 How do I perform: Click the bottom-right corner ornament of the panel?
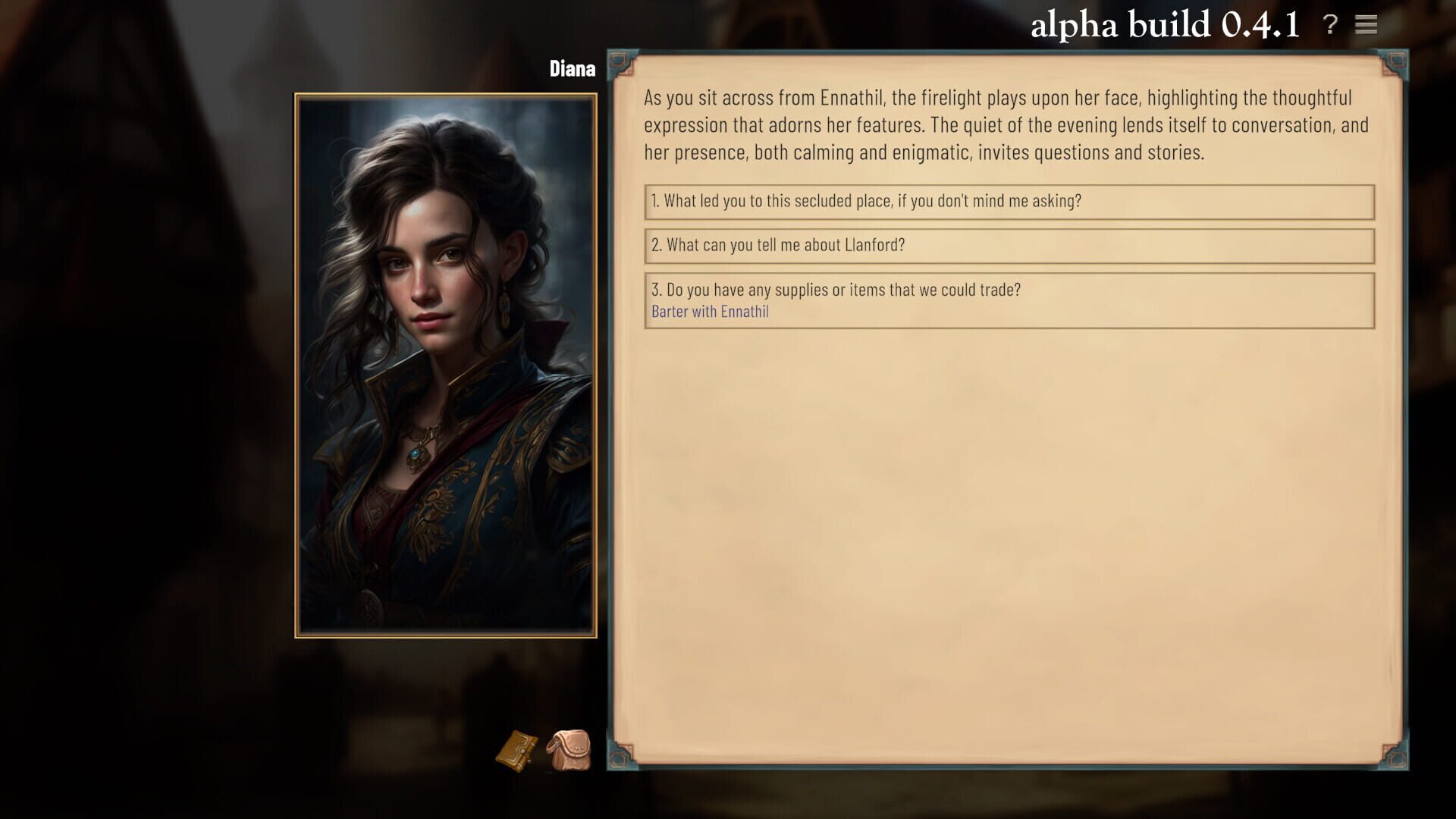(x=1395, y=758)
